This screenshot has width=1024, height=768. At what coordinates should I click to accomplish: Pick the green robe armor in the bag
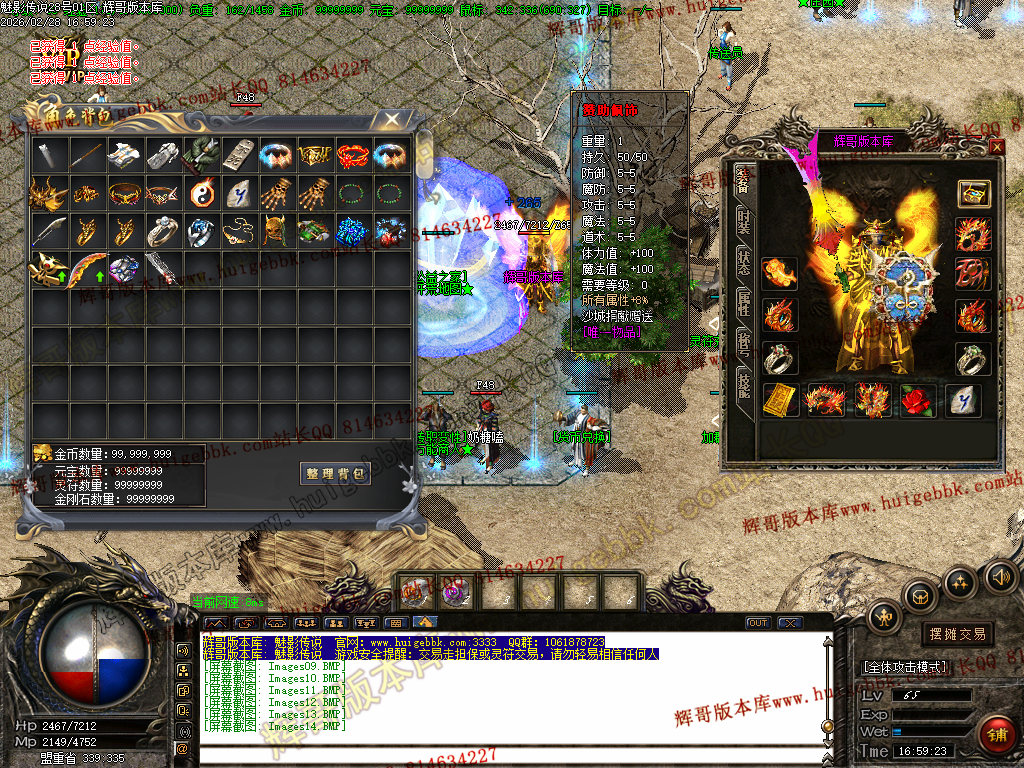tap(201, 155)
